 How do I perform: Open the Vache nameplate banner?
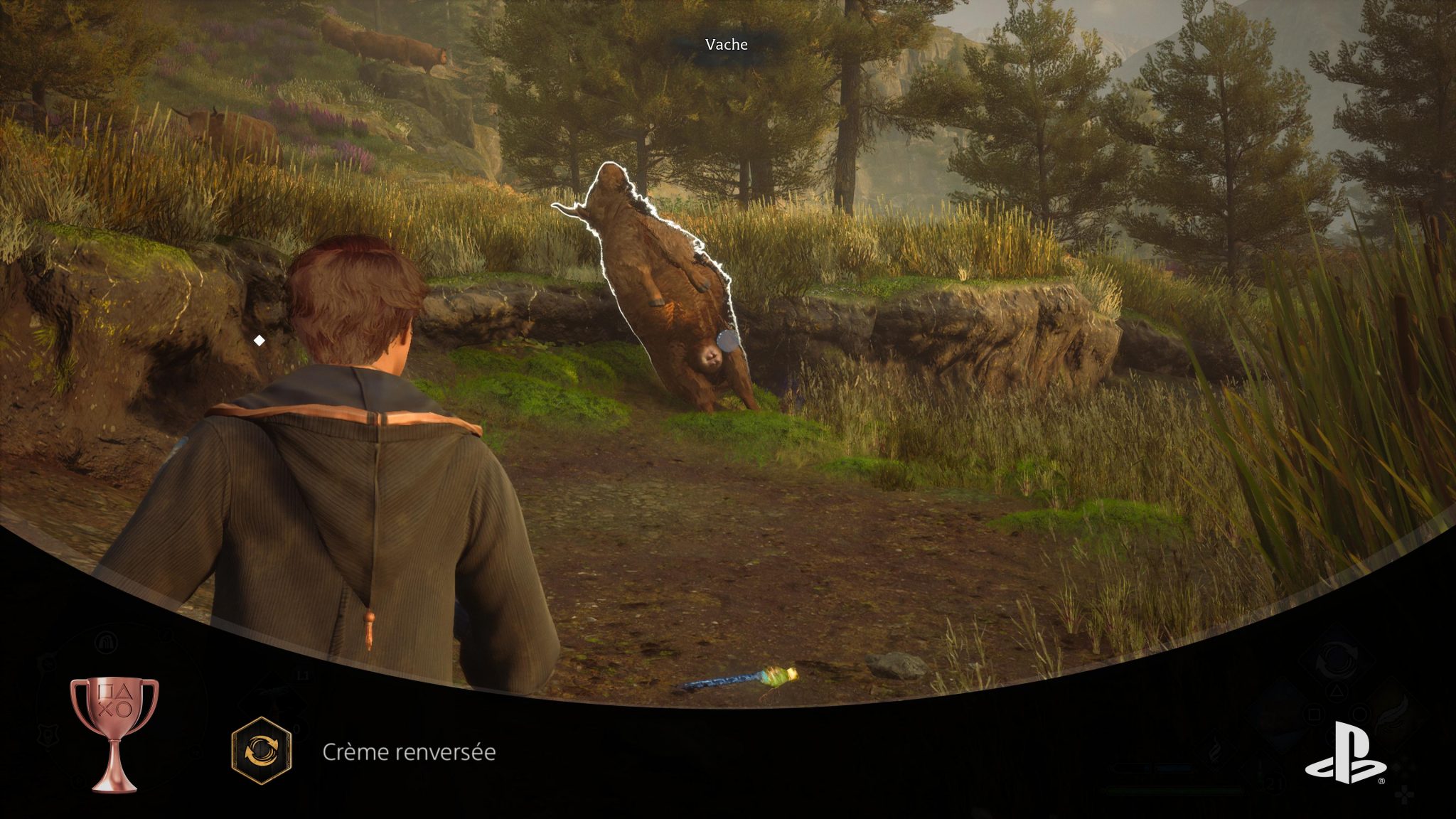coord(725,44)
